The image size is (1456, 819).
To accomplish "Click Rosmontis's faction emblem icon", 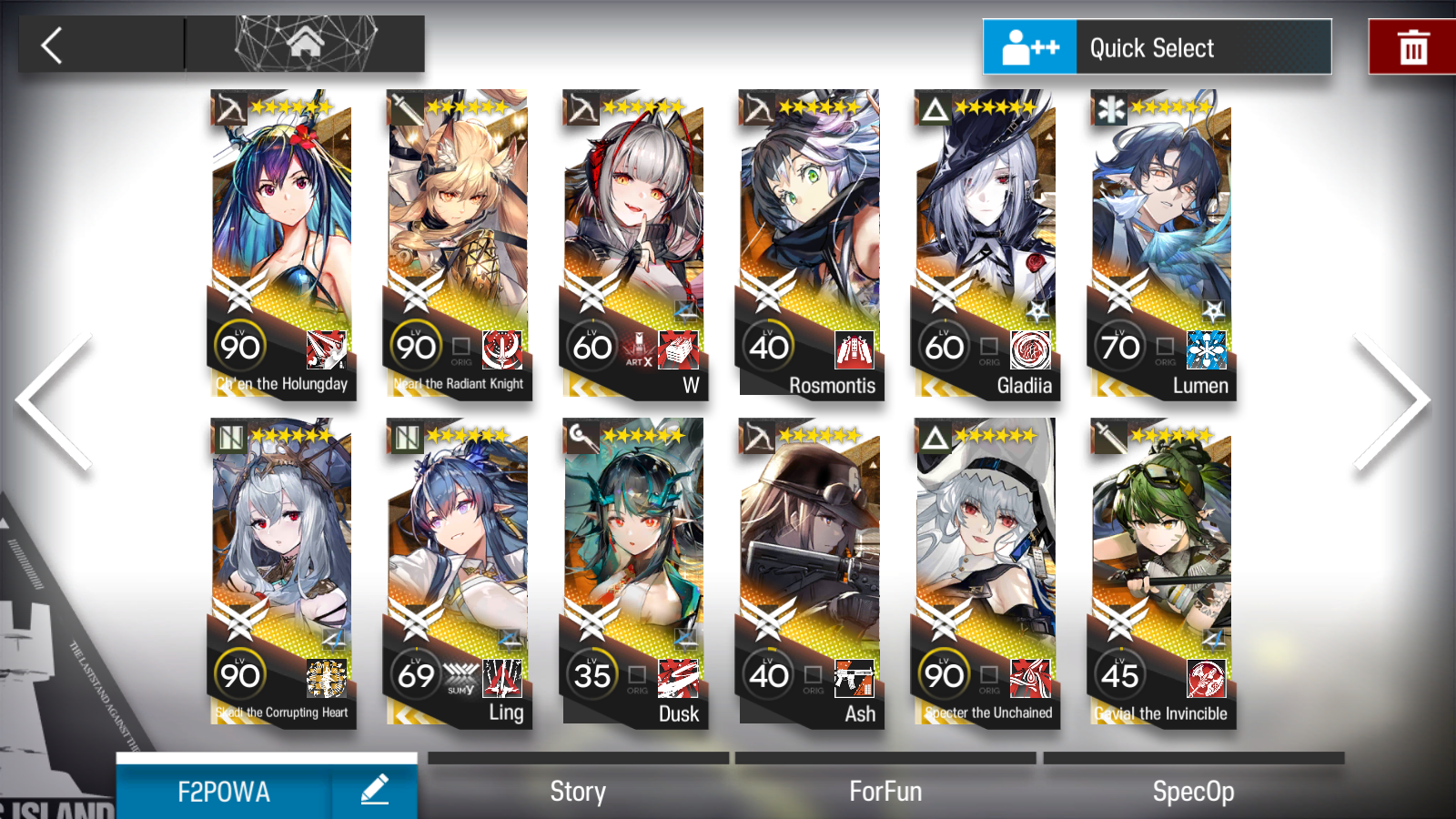I will click(x=853, y=351).
